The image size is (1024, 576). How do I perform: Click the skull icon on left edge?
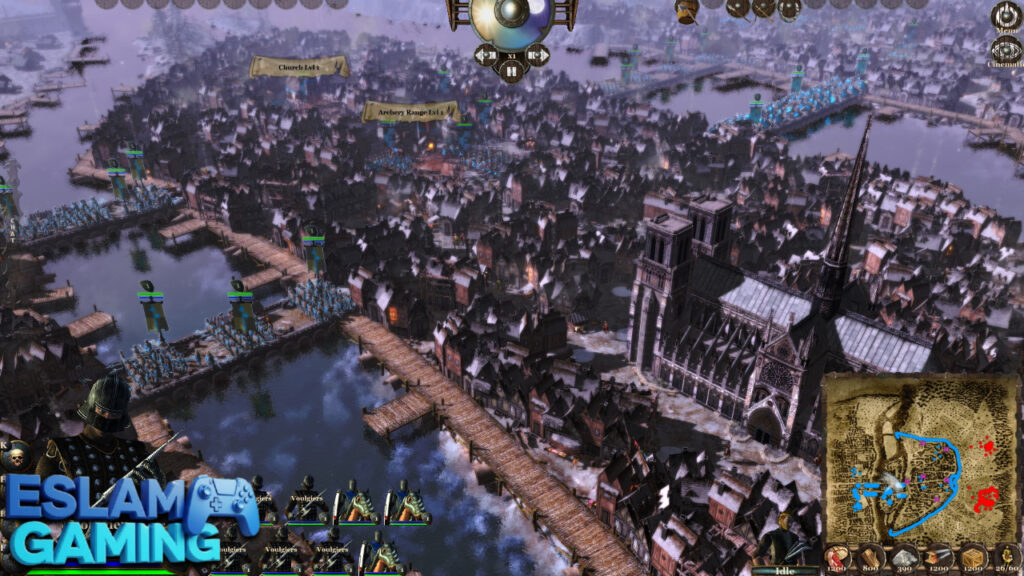(15, 457)
